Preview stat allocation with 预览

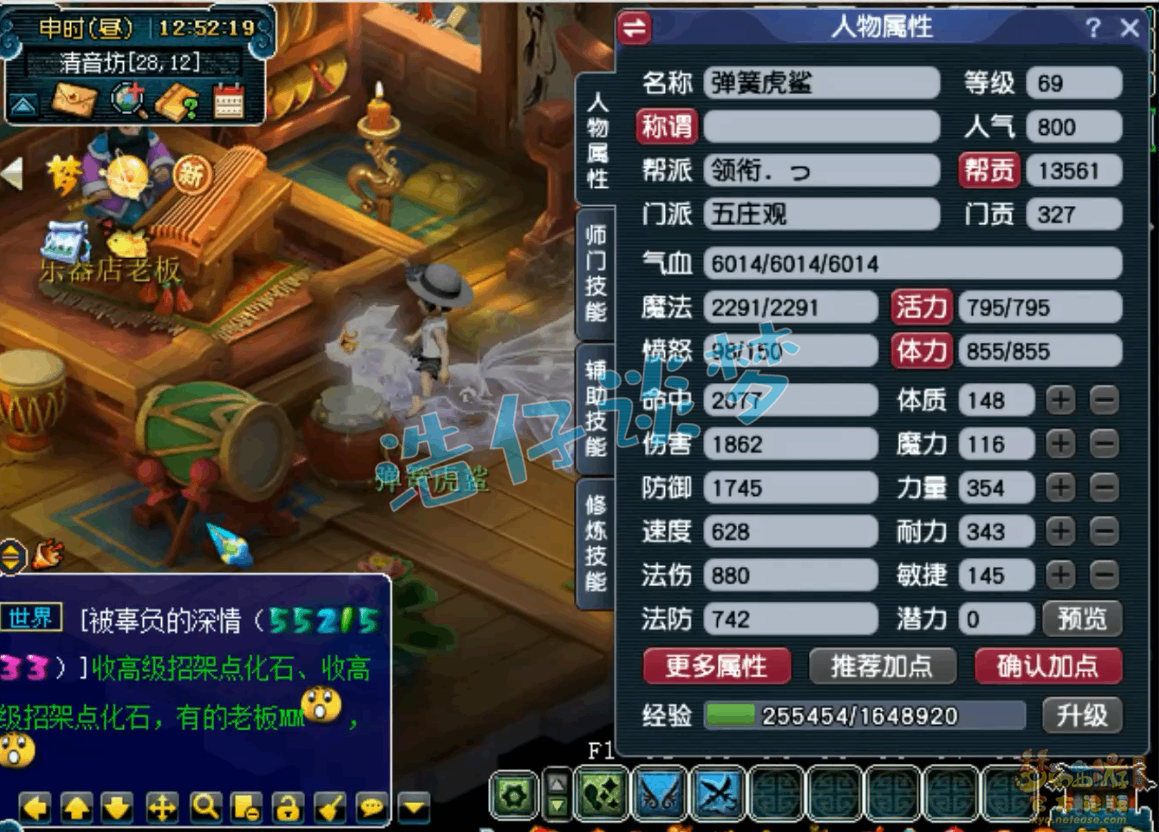[x=1082, y=619]
